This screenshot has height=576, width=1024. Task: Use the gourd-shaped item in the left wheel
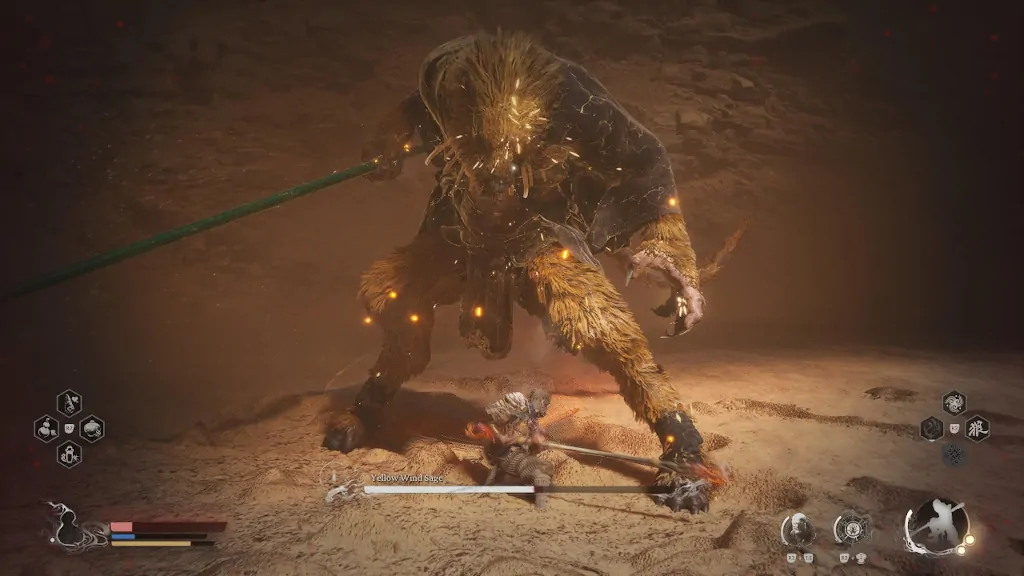point(47,429)
